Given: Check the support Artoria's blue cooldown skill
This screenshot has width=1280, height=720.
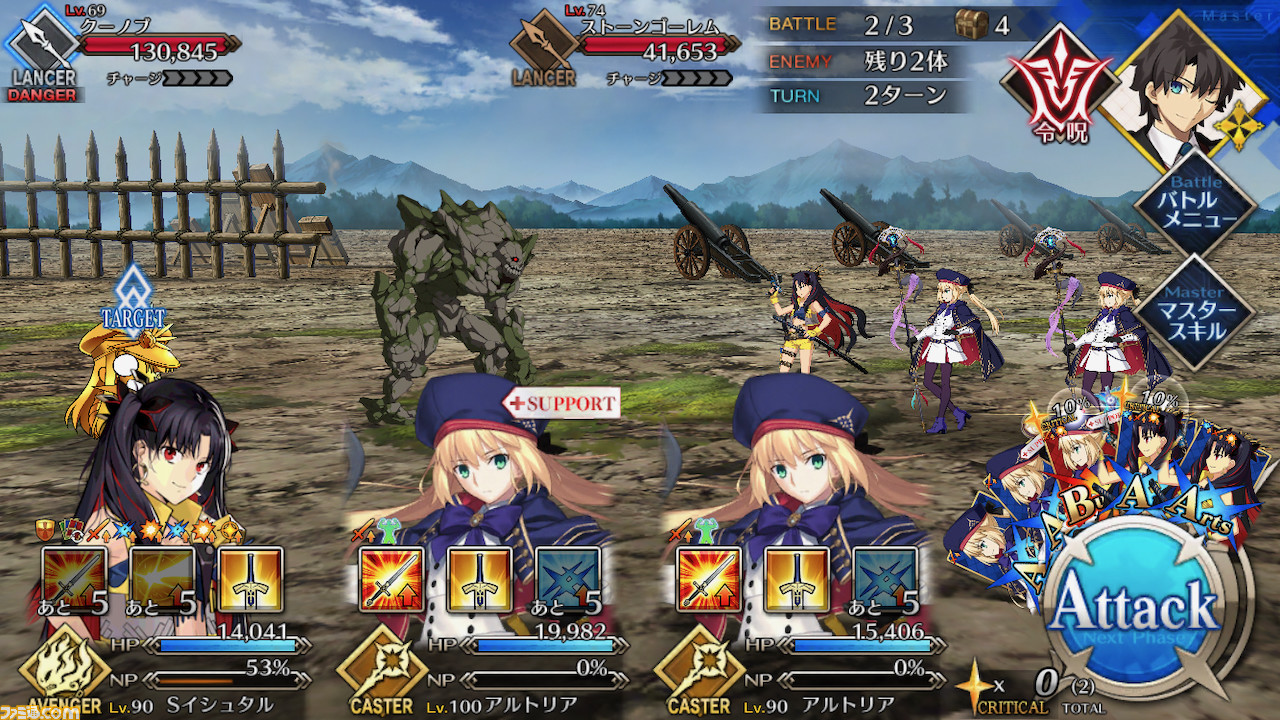Looking at the screenshot, I should (x=567, y=581).
